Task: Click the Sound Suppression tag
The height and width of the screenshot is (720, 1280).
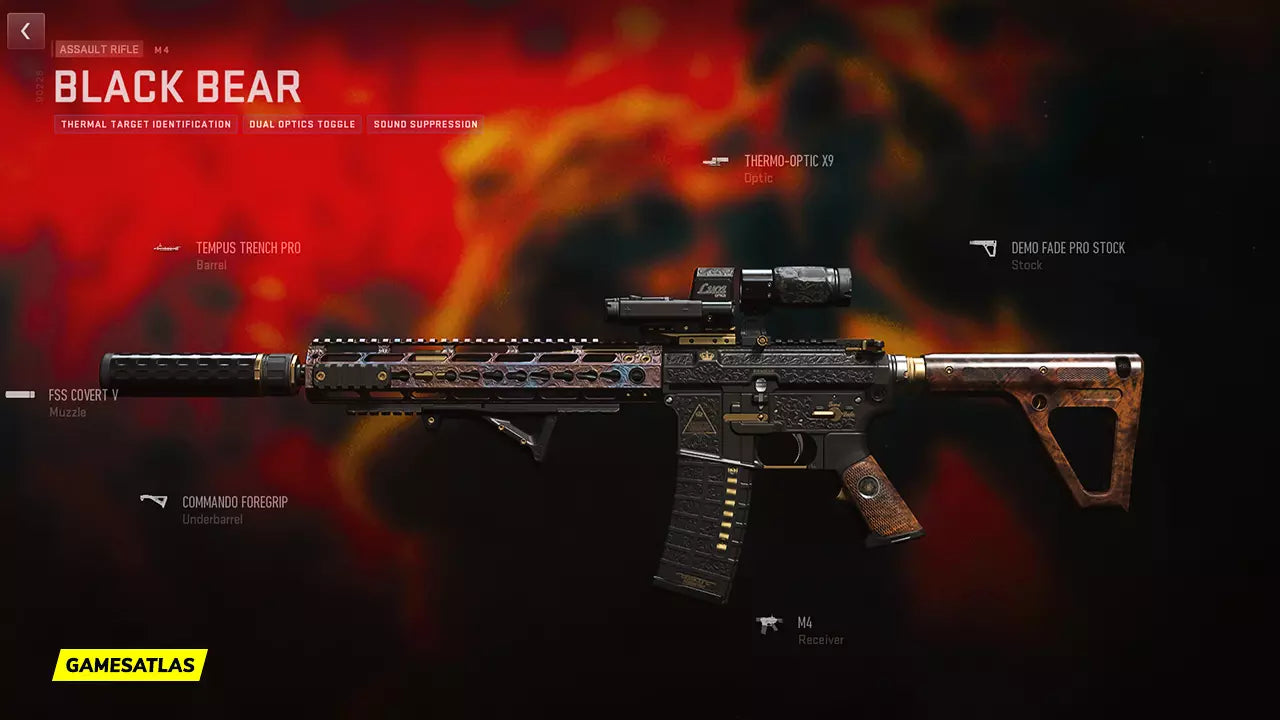Action: (425, 125)
